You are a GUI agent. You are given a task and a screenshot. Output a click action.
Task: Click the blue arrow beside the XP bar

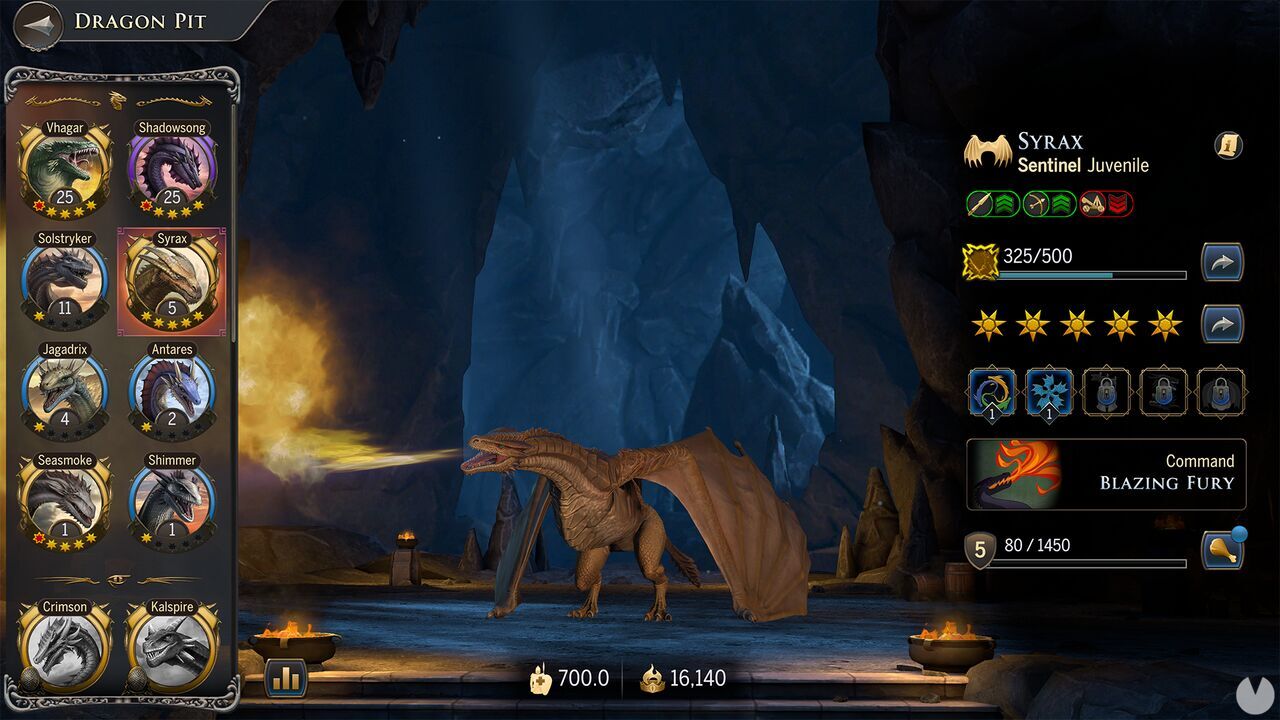[1222, 261]
